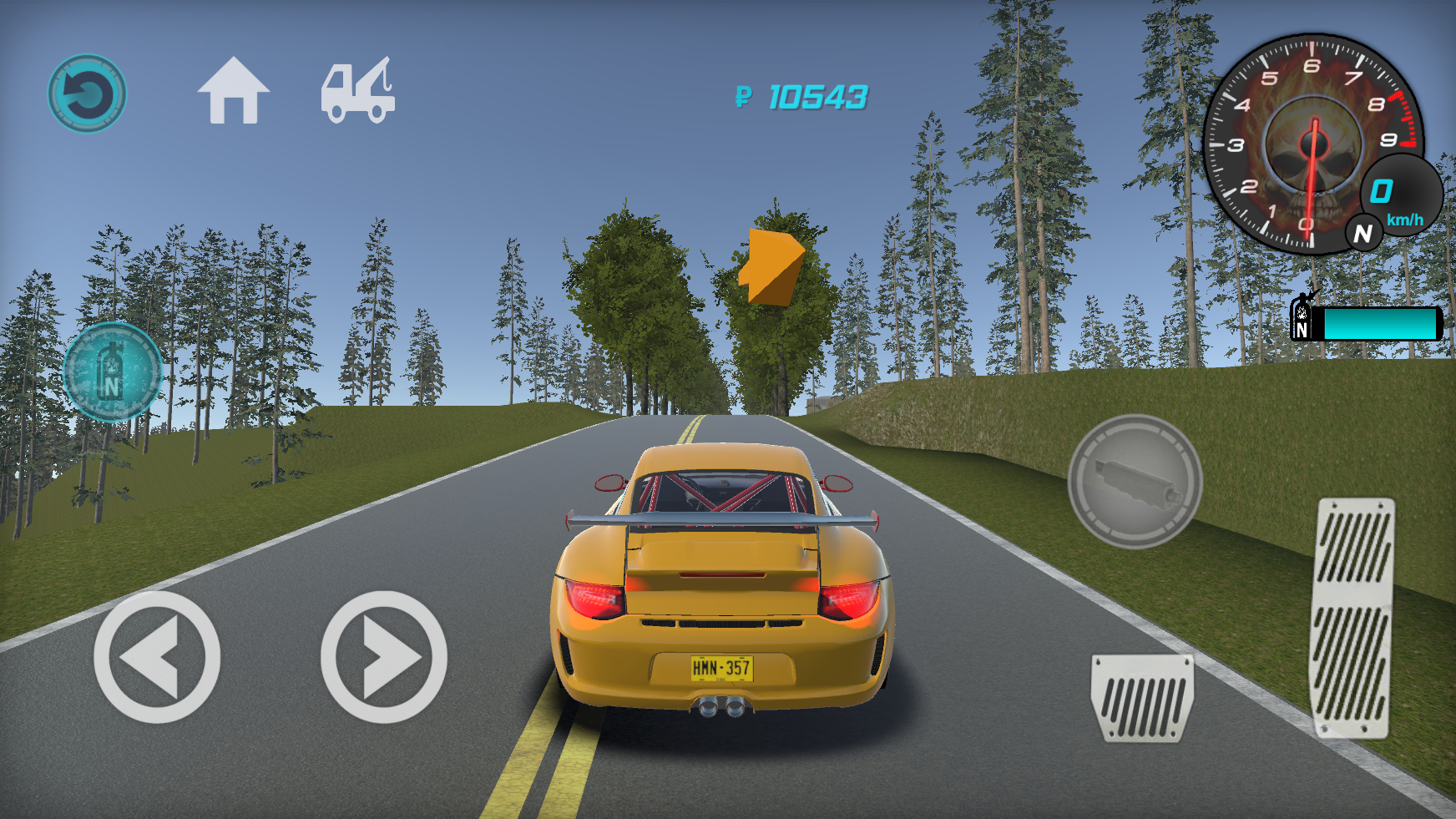Expand the digital speedometer display
The height and width of the screenshot is (819, 1456).
coord(1403,192)
